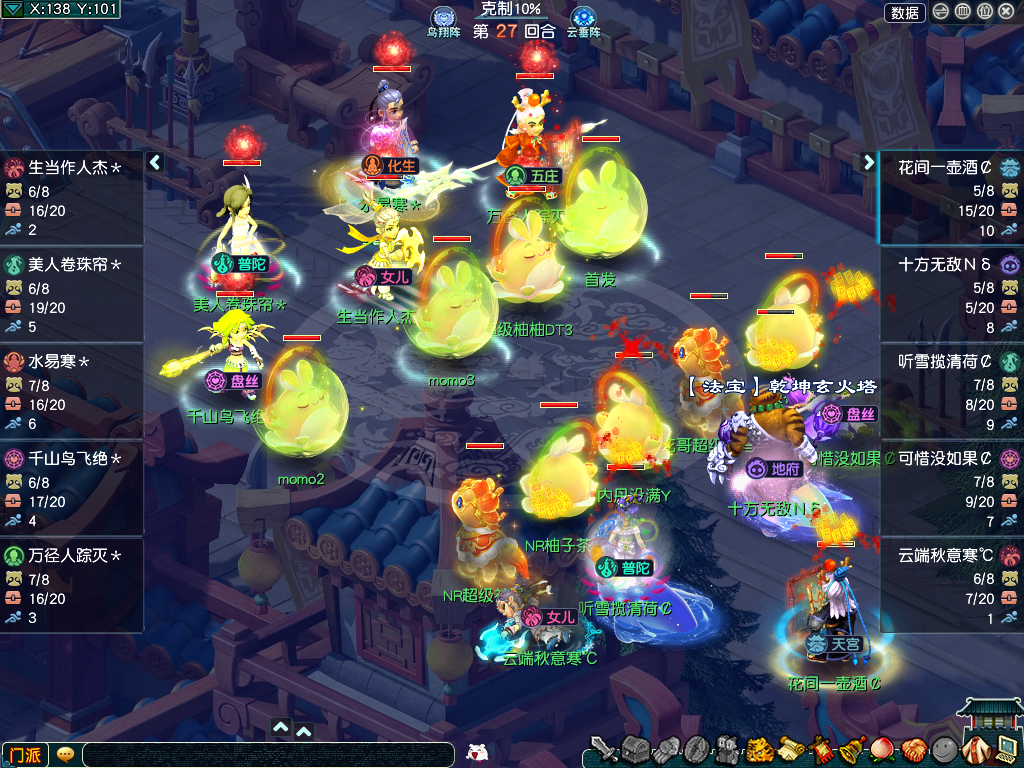Screen dimensions: 1024x768
Task: Click the handshake icon in toolbar
Action: (914, 749)
